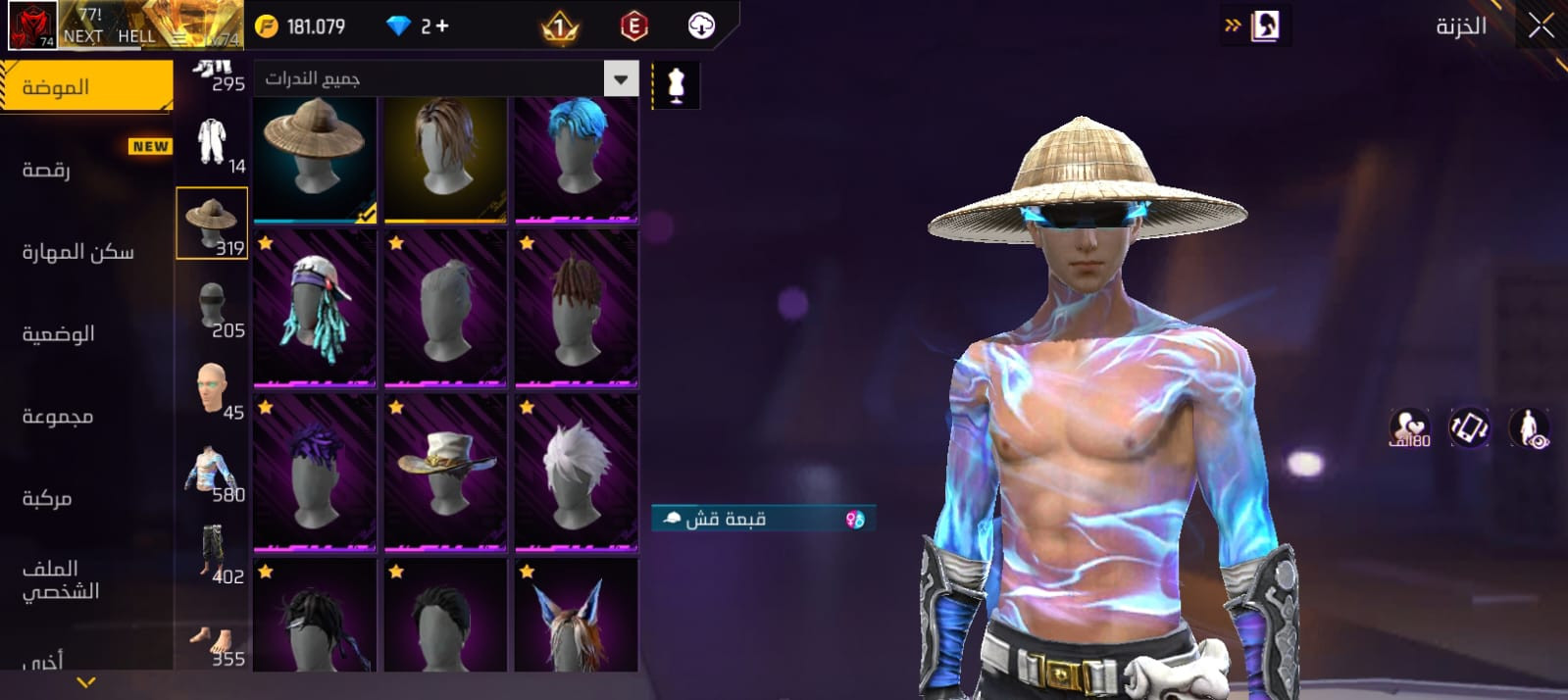Image resolution: width=1568 pixels, height=700 pixels.
Task: Choose the teal dreadlocks cap tile
Action: click(x=315, y=309)
